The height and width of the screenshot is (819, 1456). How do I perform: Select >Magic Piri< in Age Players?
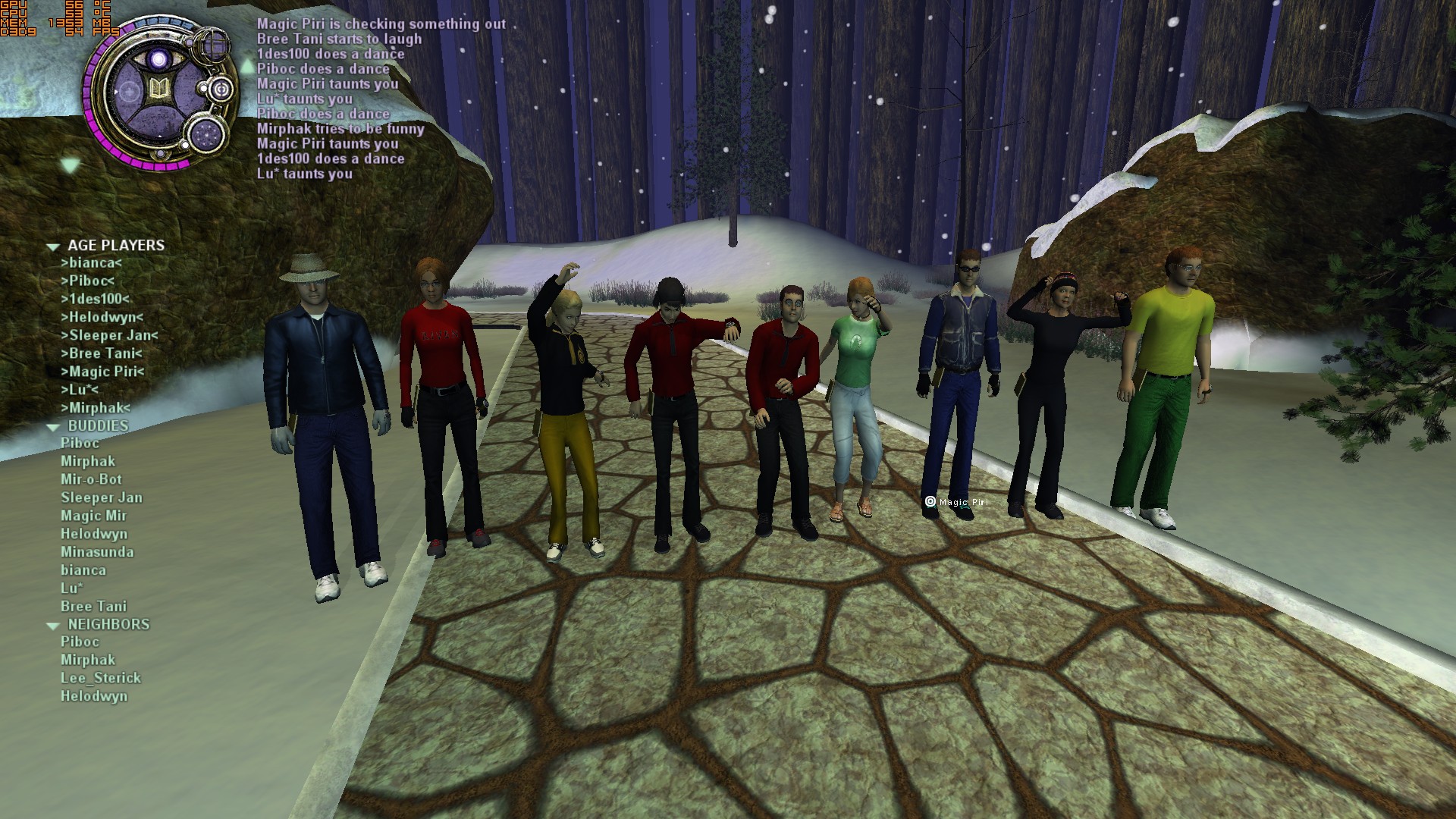click(102, 372)
